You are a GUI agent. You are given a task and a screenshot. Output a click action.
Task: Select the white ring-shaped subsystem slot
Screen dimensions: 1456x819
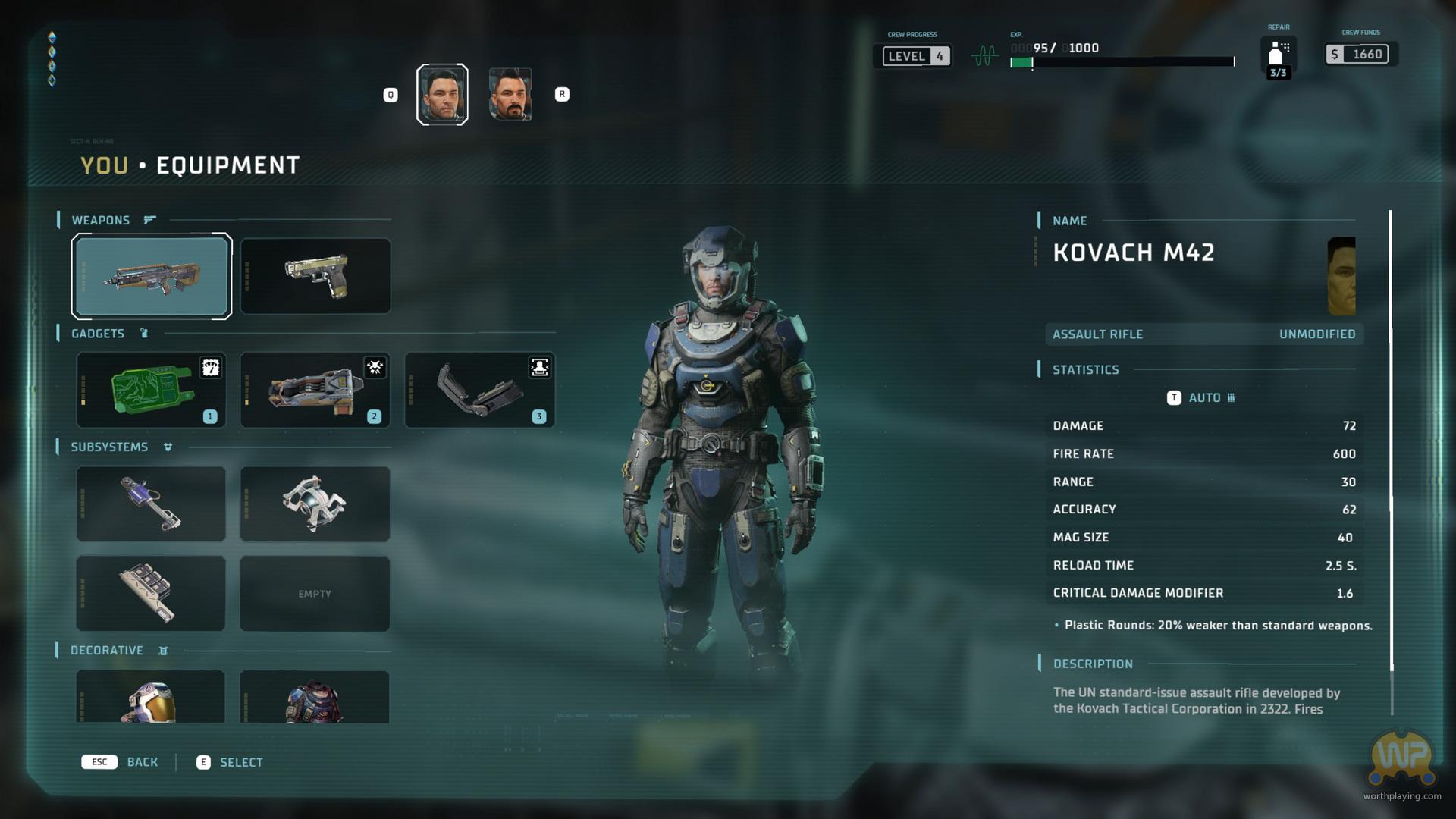(315, 504)
